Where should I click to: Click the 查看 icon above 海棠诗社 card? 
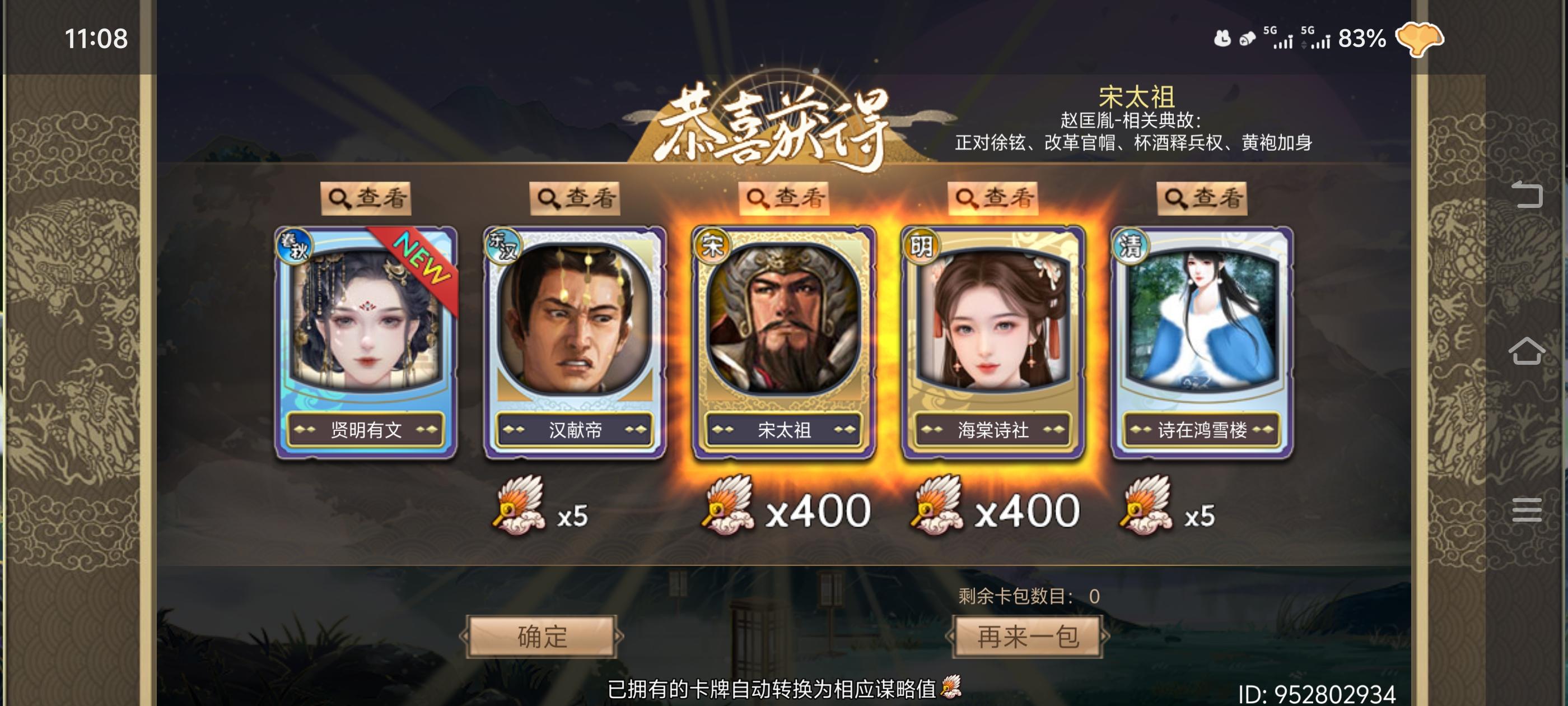click(x=995, y=198)
